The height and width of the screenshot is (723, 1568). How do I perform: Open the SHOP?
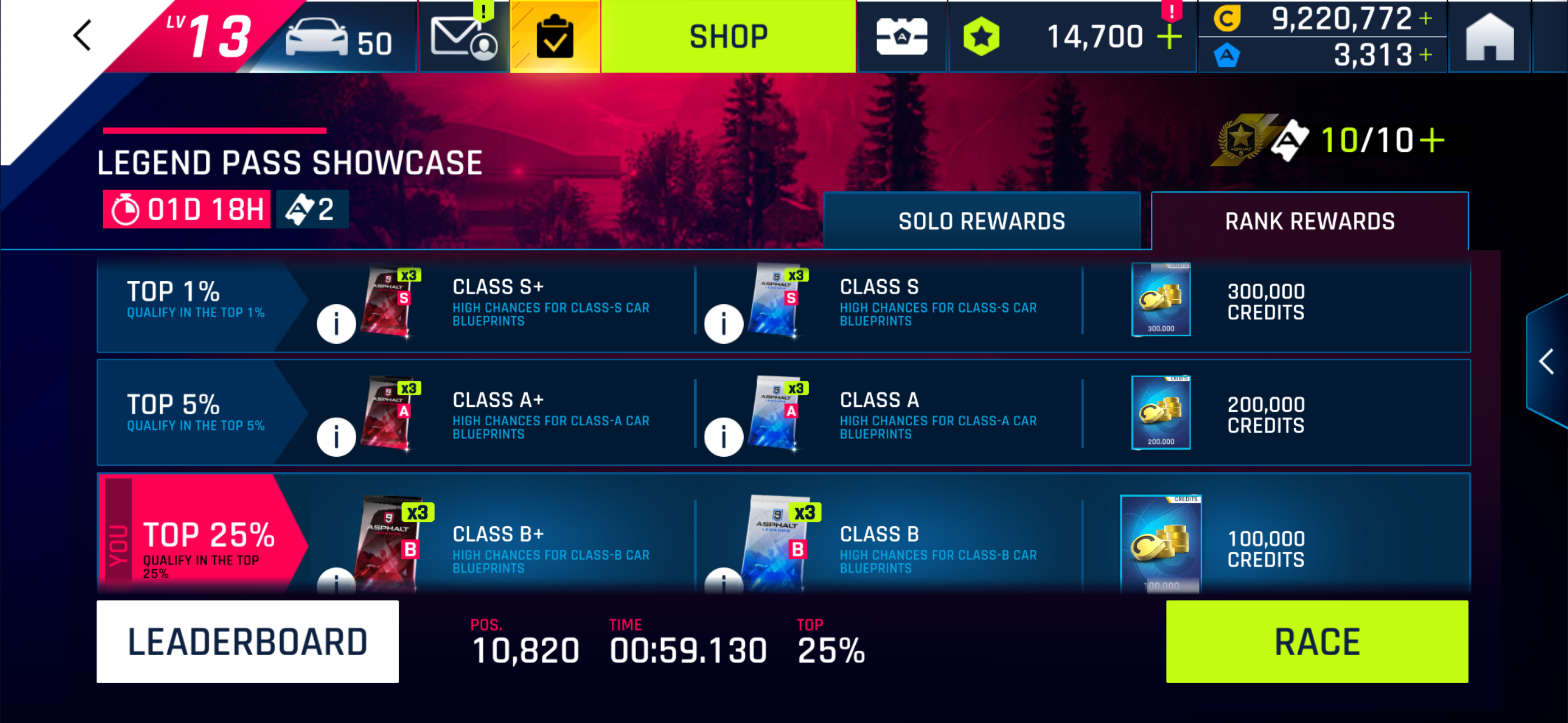click(x=728, y=36)
